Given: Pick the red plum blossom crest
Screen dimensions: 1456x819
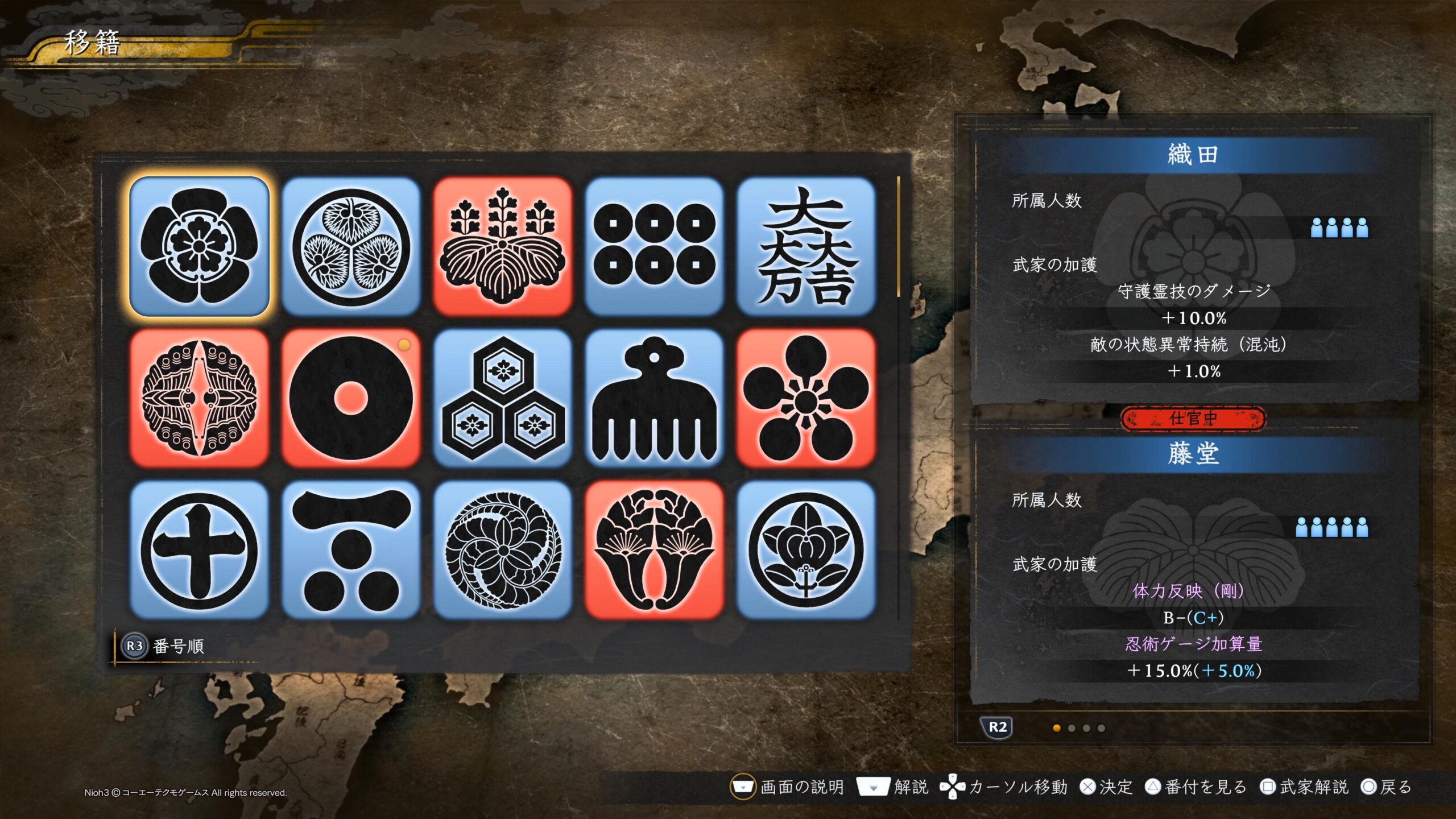Looking at the screenshot, I should click(806, 398).
